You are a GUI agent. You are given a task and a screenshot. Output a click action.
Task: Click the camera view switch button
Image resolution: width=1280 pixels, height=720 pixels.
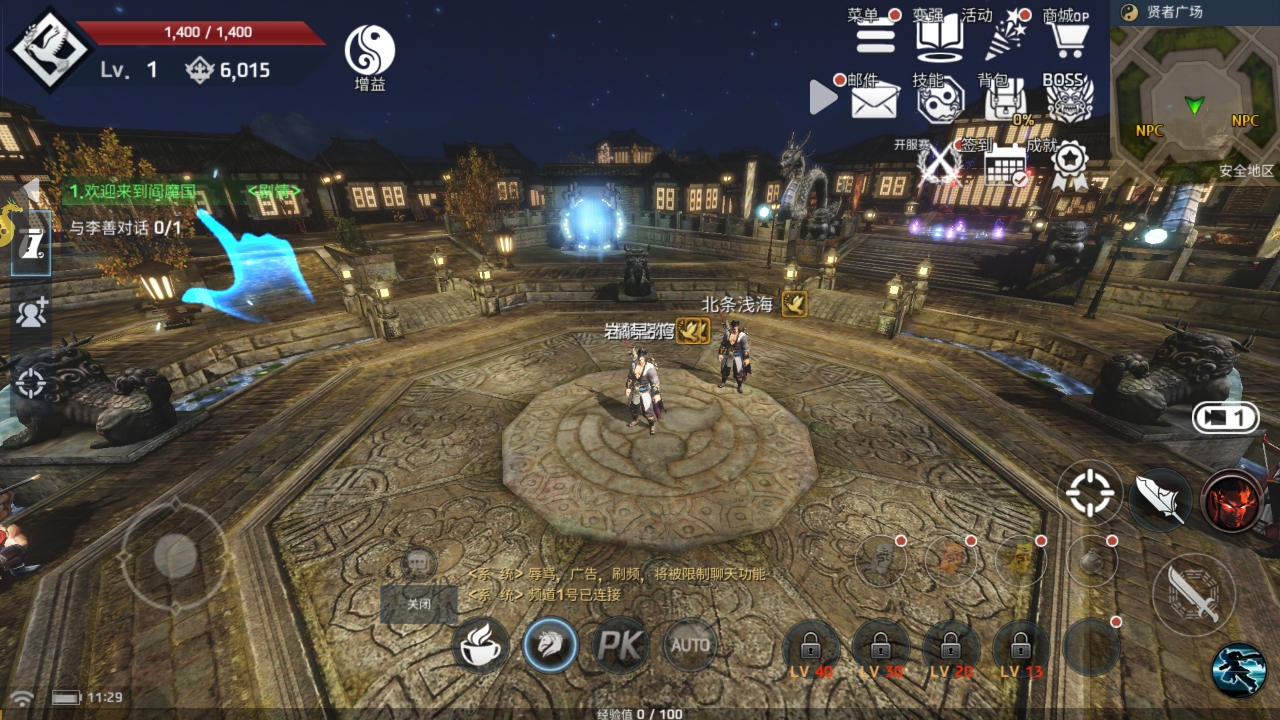[x=1224, y=418]
